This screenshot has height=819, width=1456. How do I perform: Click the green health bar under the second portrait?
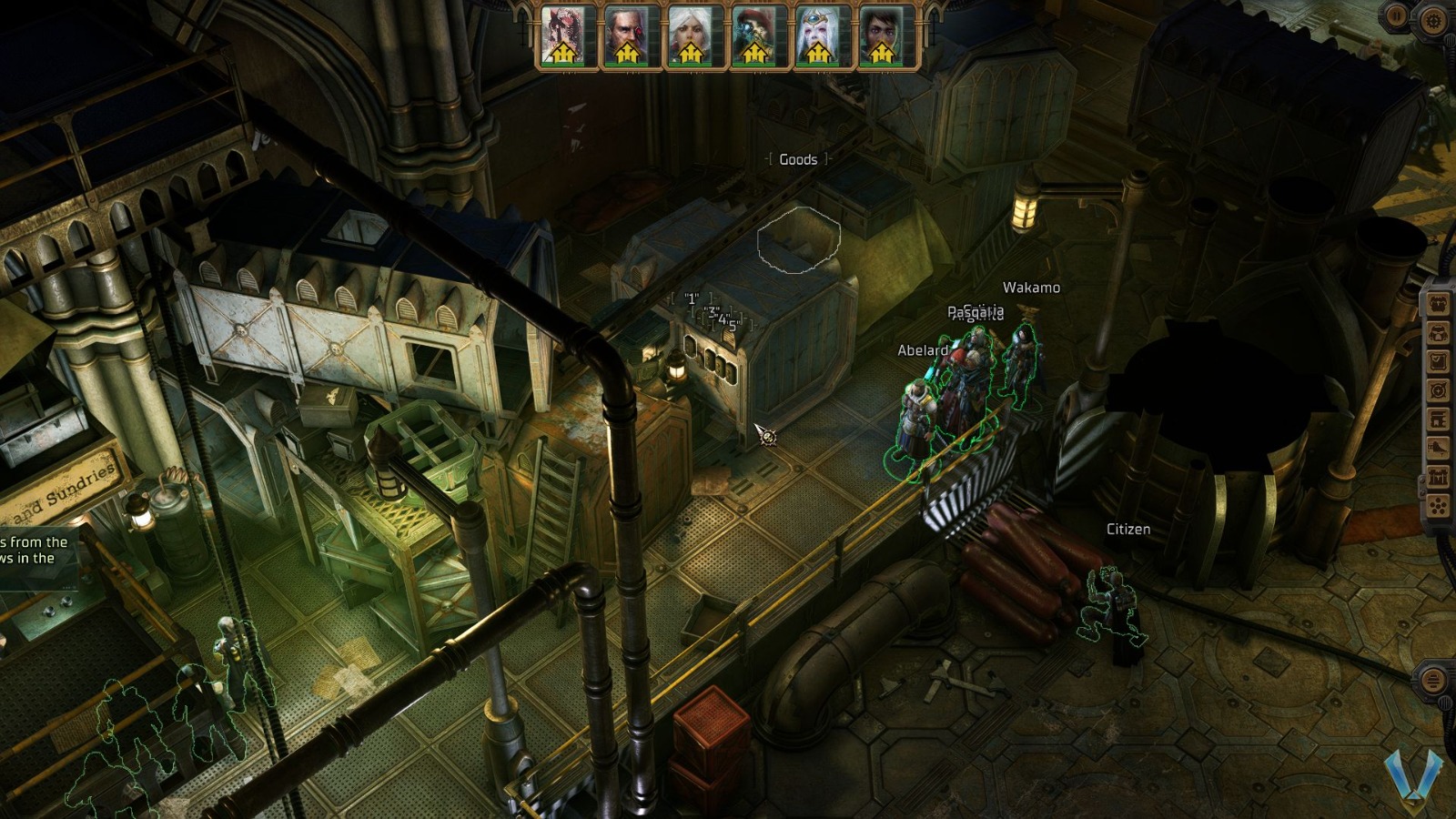tap(627, 63)
